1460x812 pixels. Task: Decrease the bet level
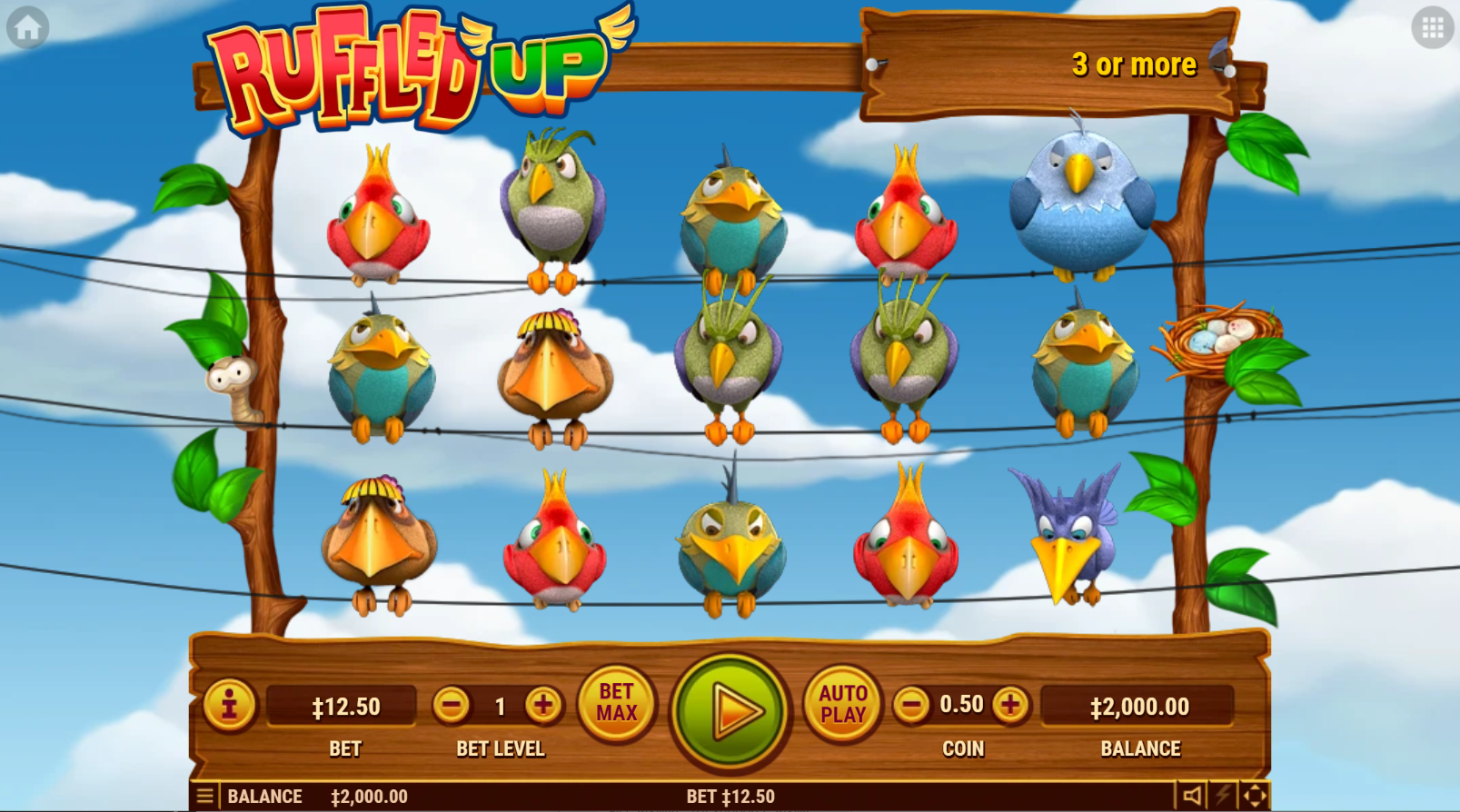(x=451, y=705)
